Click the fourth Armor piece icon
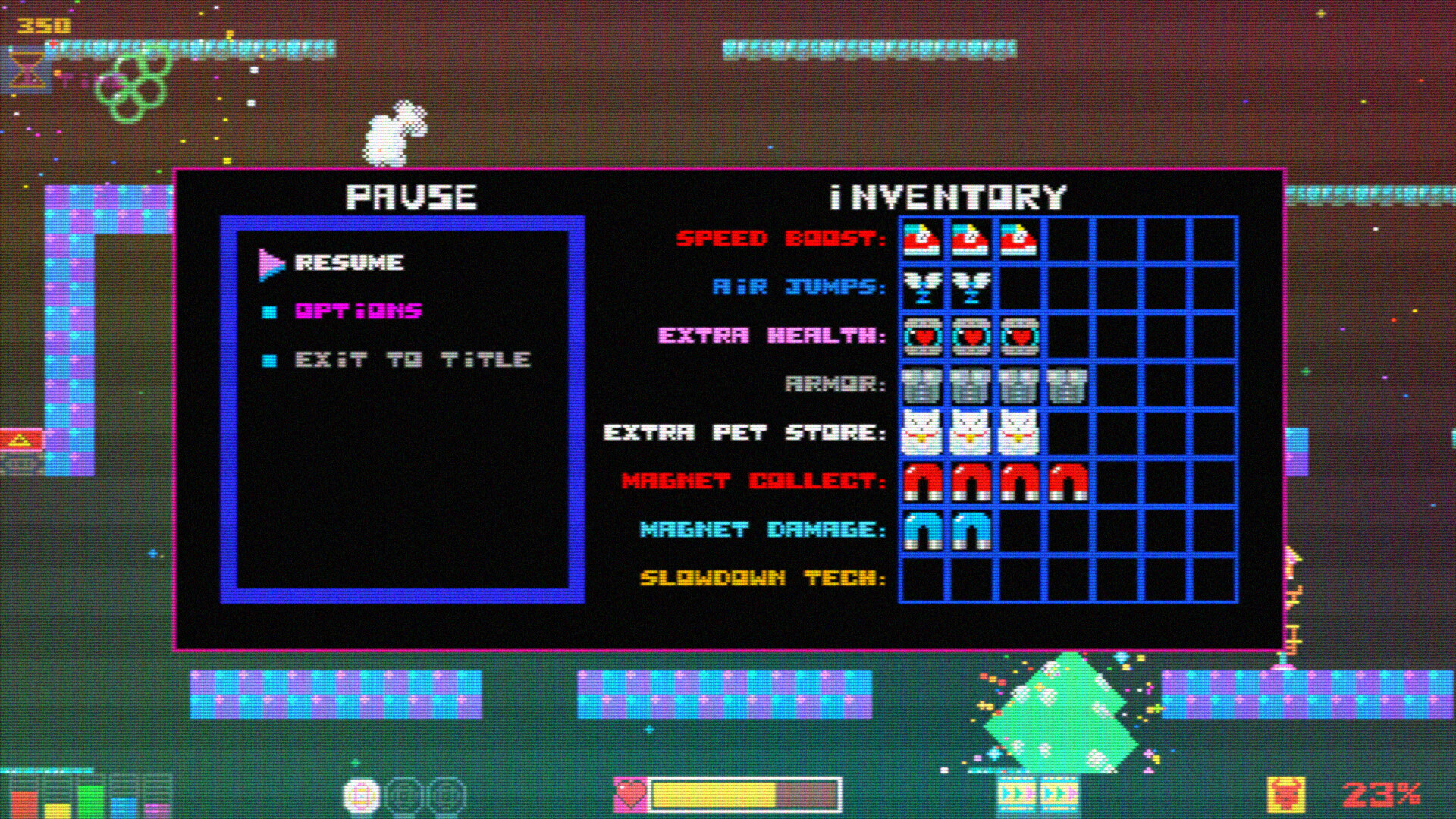This screenshot has width=1456, height=819. point(1069,385)
